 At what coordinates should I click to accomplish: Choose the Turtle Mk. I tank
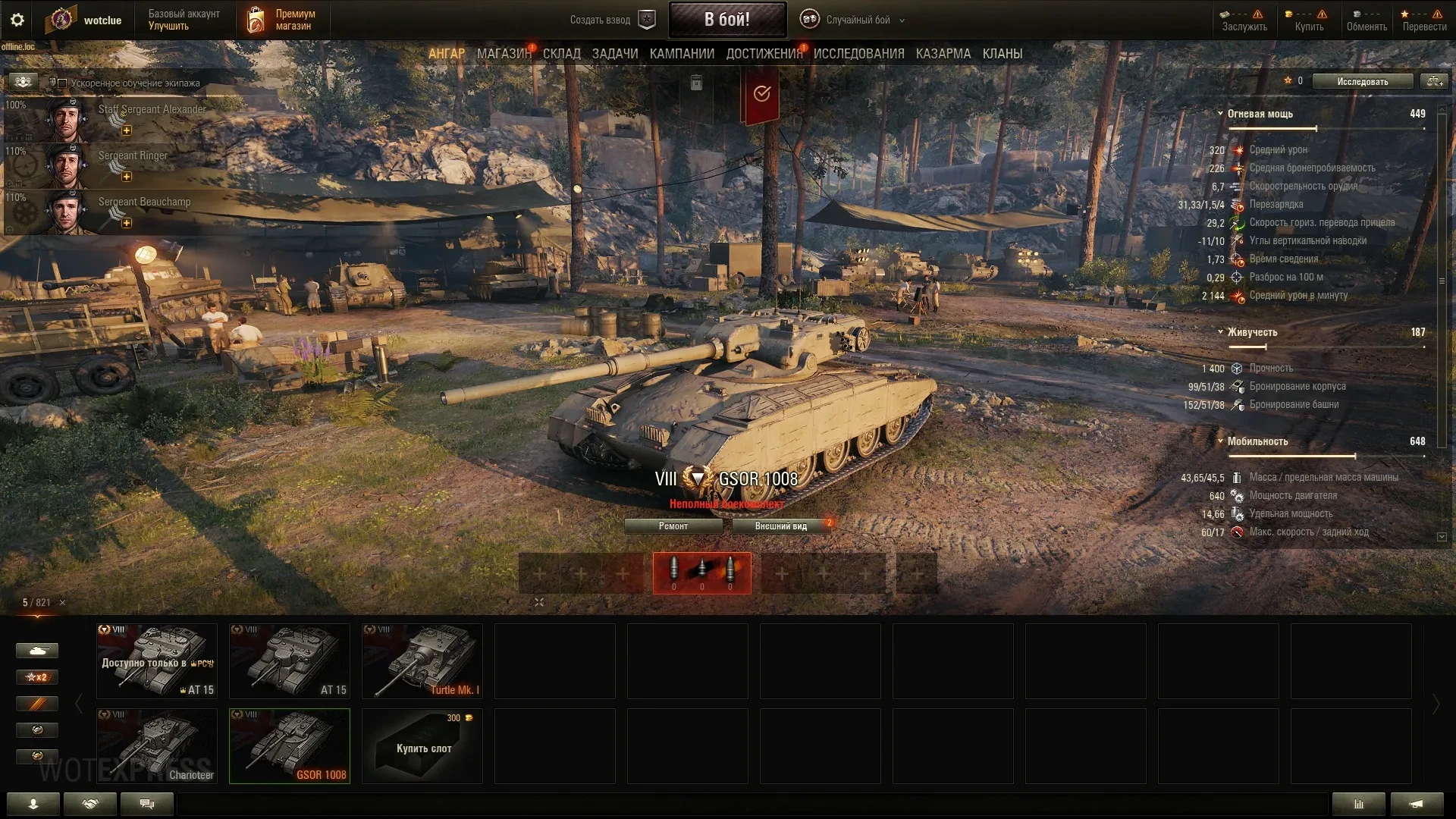[x=422, y=661]
